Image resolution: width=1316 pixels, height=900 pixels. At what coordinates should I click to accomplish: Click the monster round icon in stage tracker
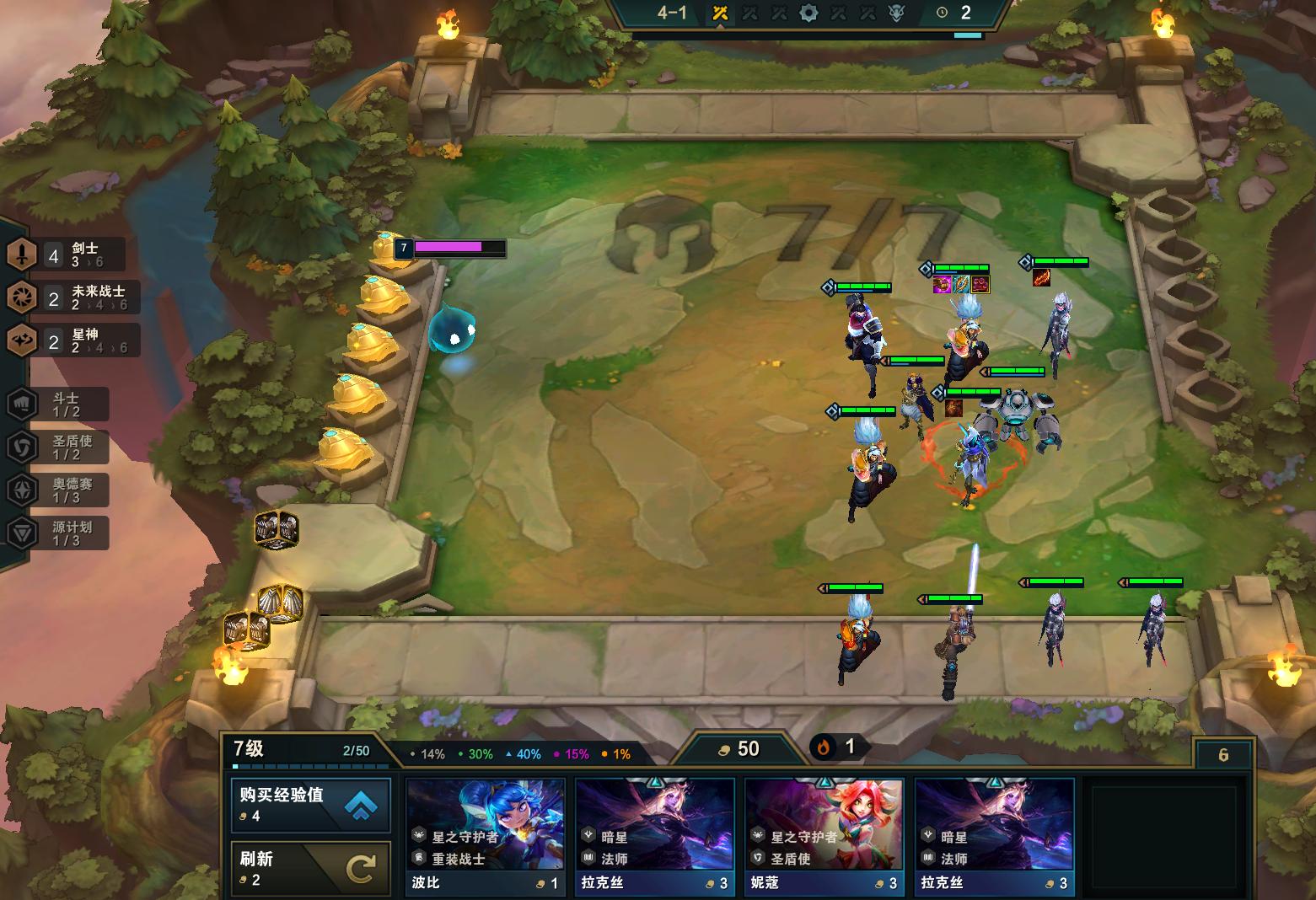pos(896,13)
